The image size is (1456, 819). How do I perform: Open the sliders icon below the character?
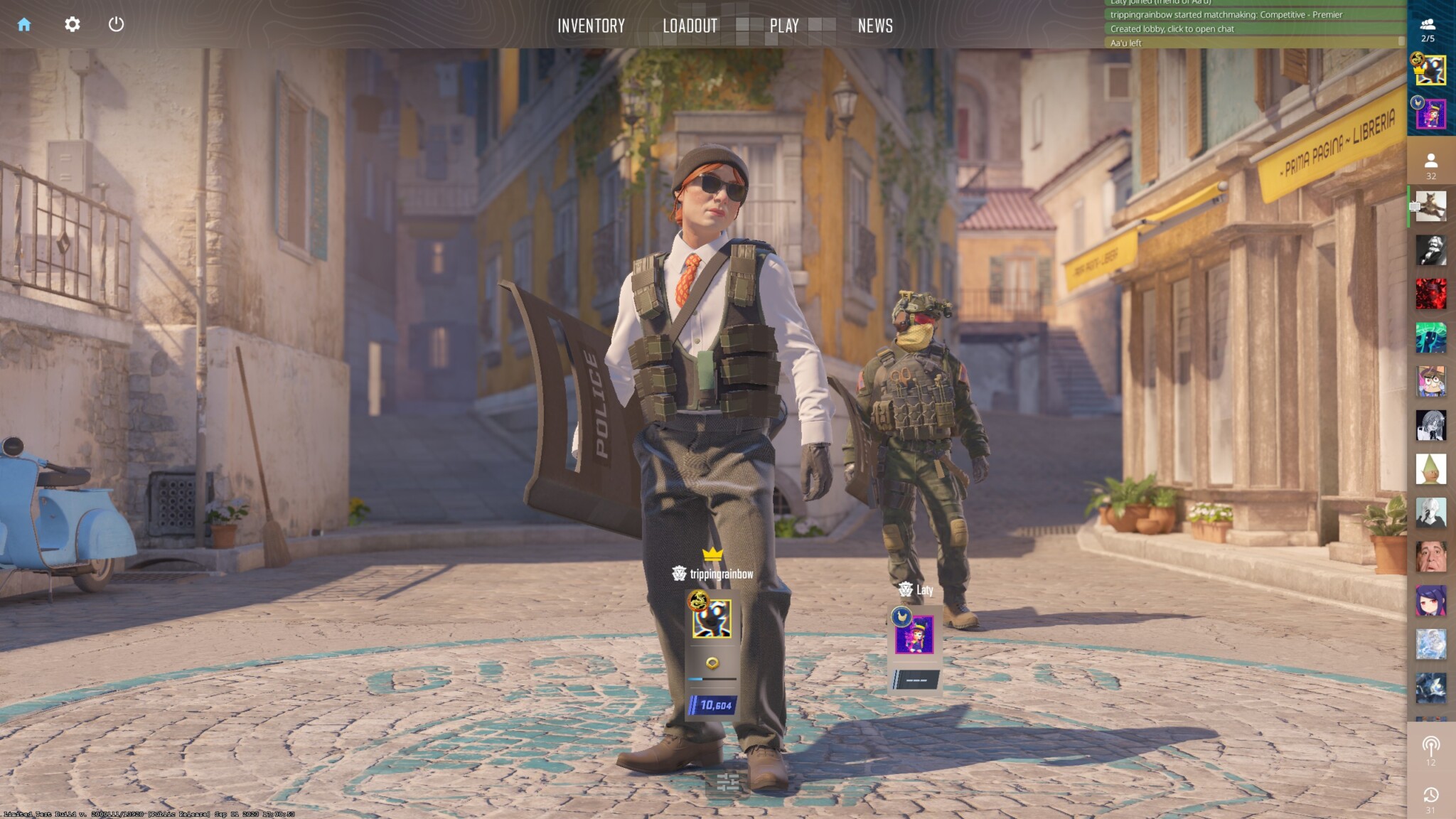tap(727, 783)
